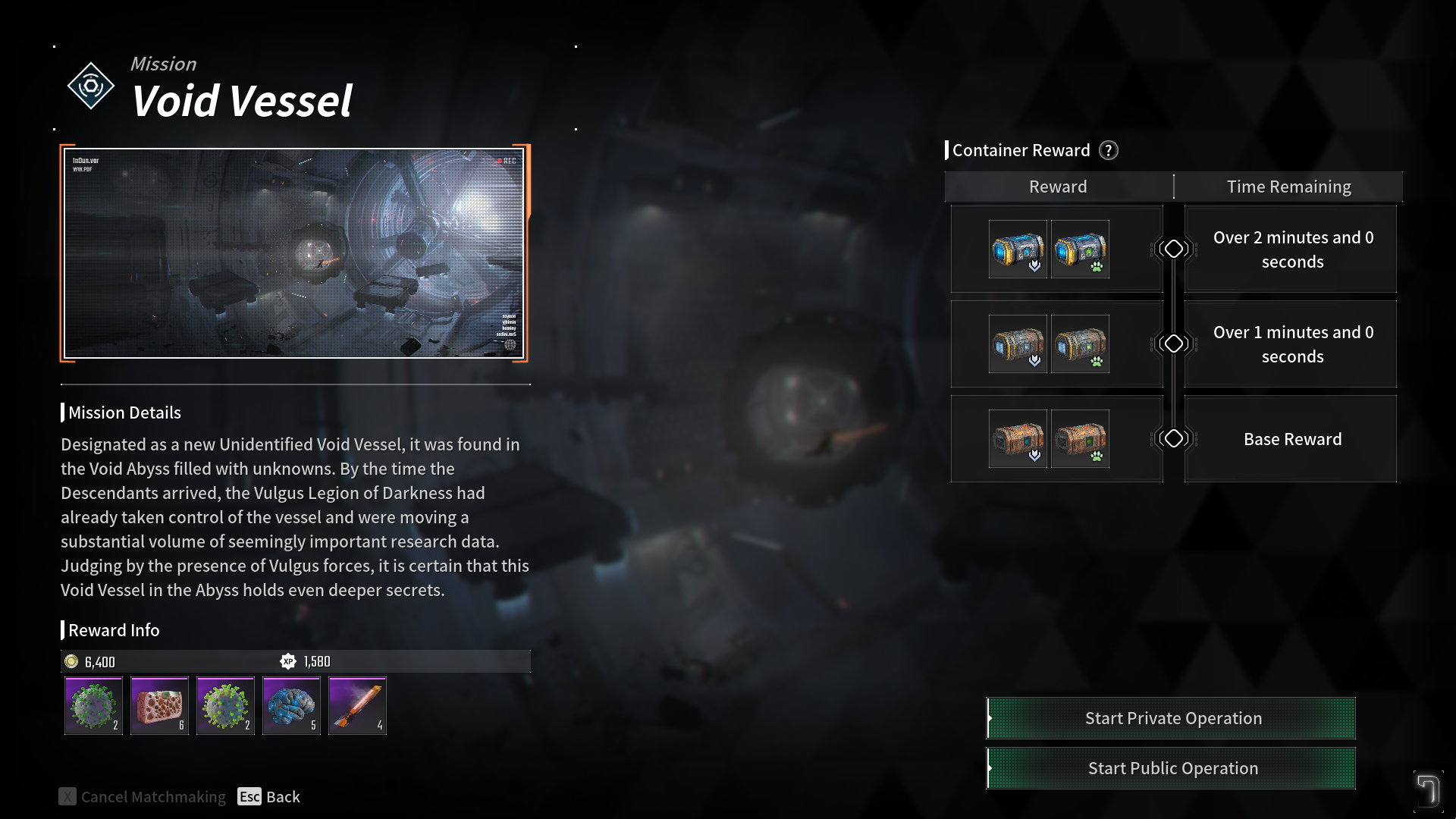
Task: Check the orange container with down-arrow badge
Action: [x=1018, y=439]
